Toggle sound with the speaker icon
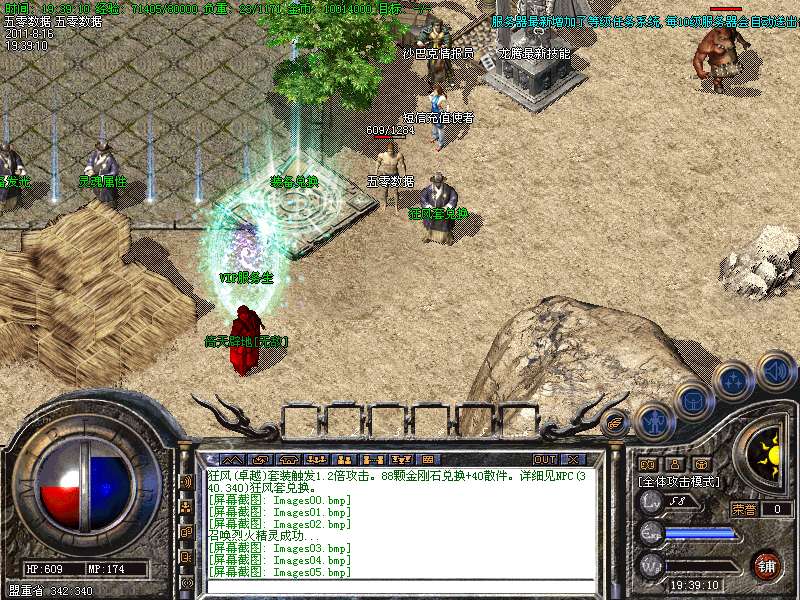This screenshot has width=800, height=600. point(775,371)
